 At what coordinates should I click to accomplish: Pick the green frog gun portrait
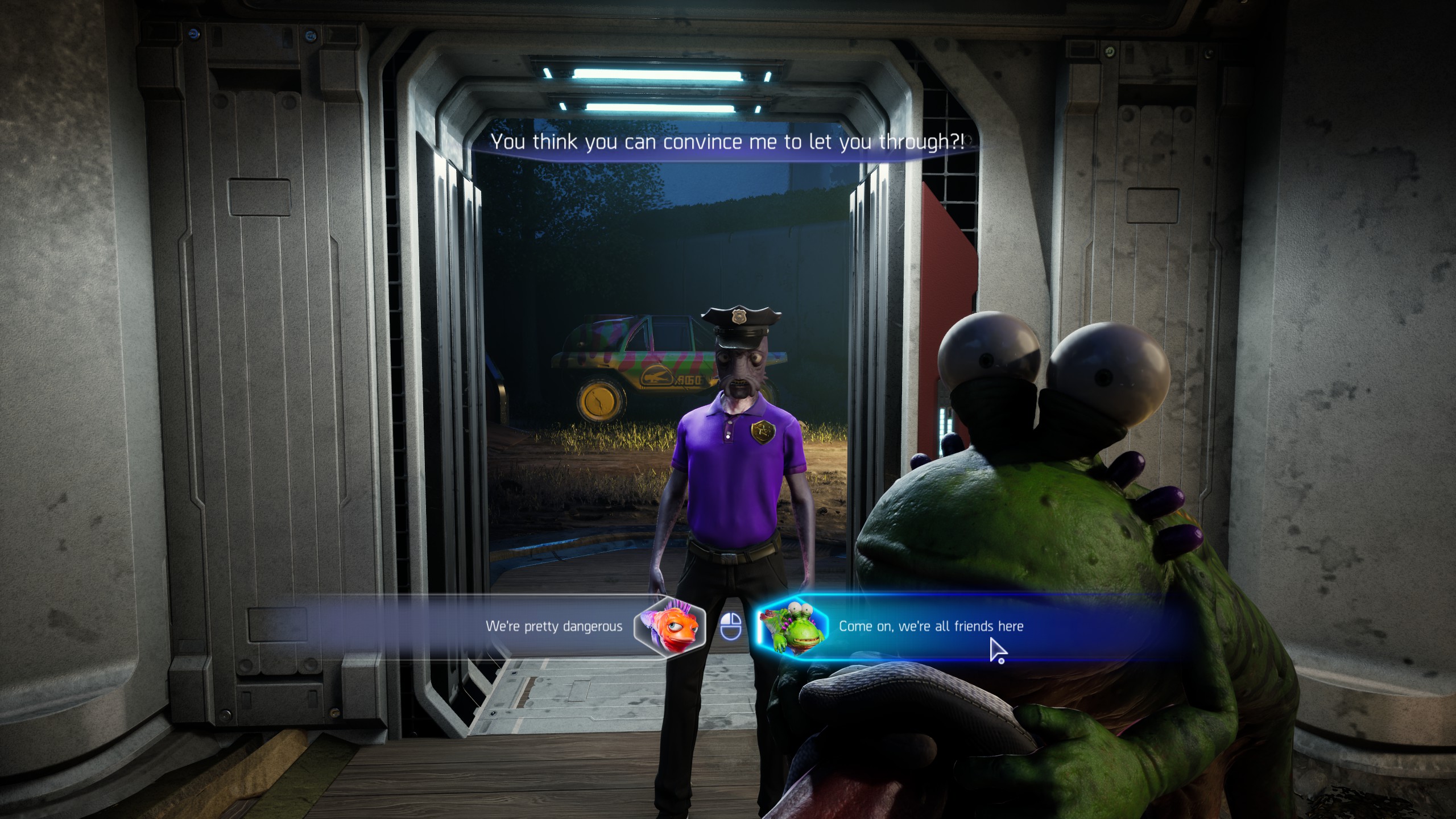click(x=792, y=626)
